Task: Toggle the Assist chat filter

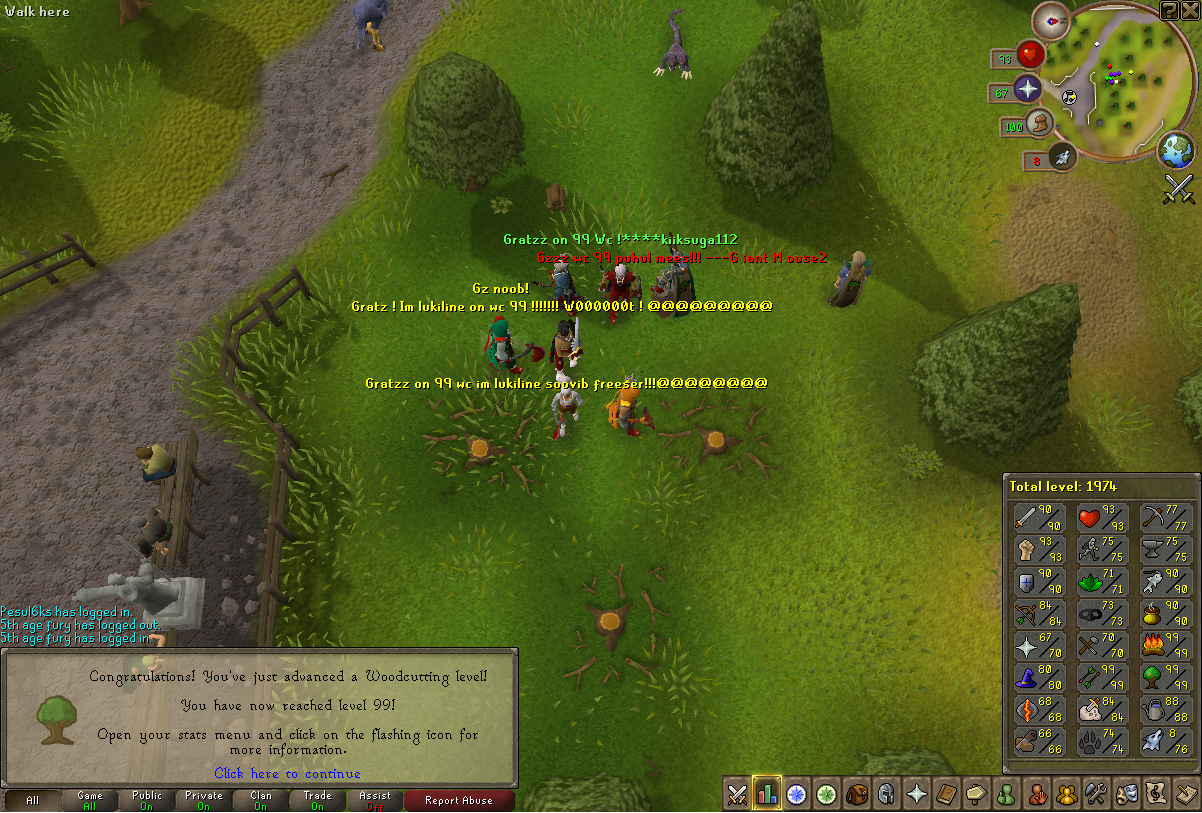Action: pos(375,800)
